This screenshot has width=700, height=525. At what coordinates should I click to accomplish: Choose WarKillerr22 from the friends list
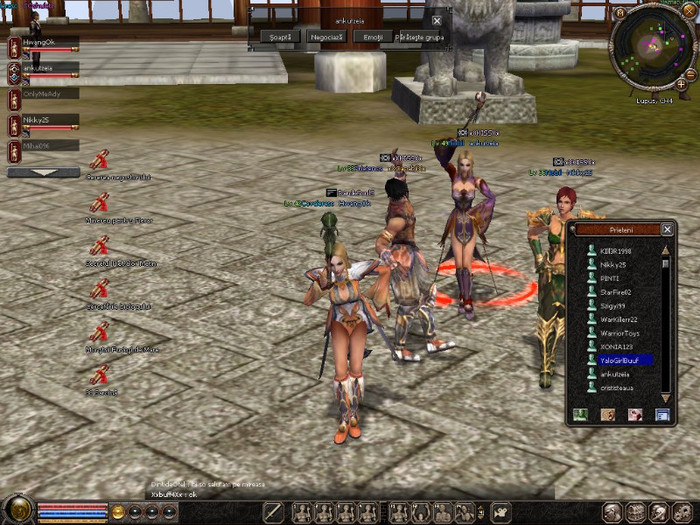pos(618,320)
